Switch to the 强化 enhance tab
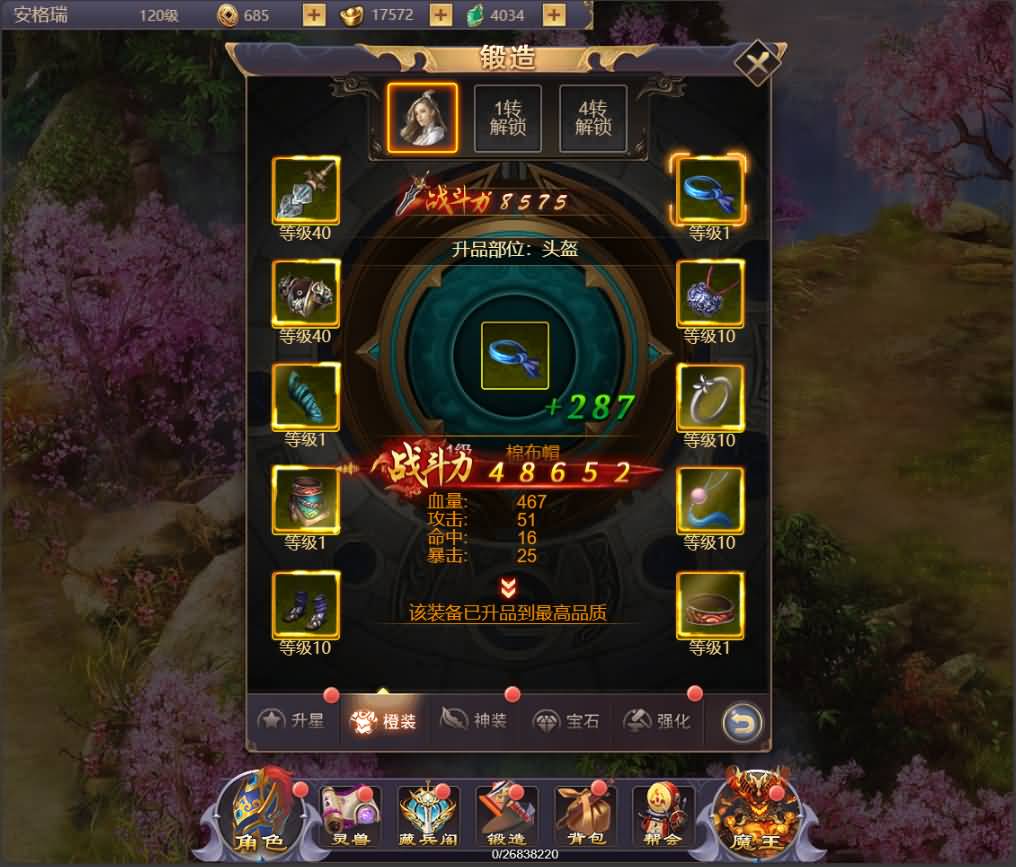Viewport: 1016px width, 867px height. click(x=657, y=720)
